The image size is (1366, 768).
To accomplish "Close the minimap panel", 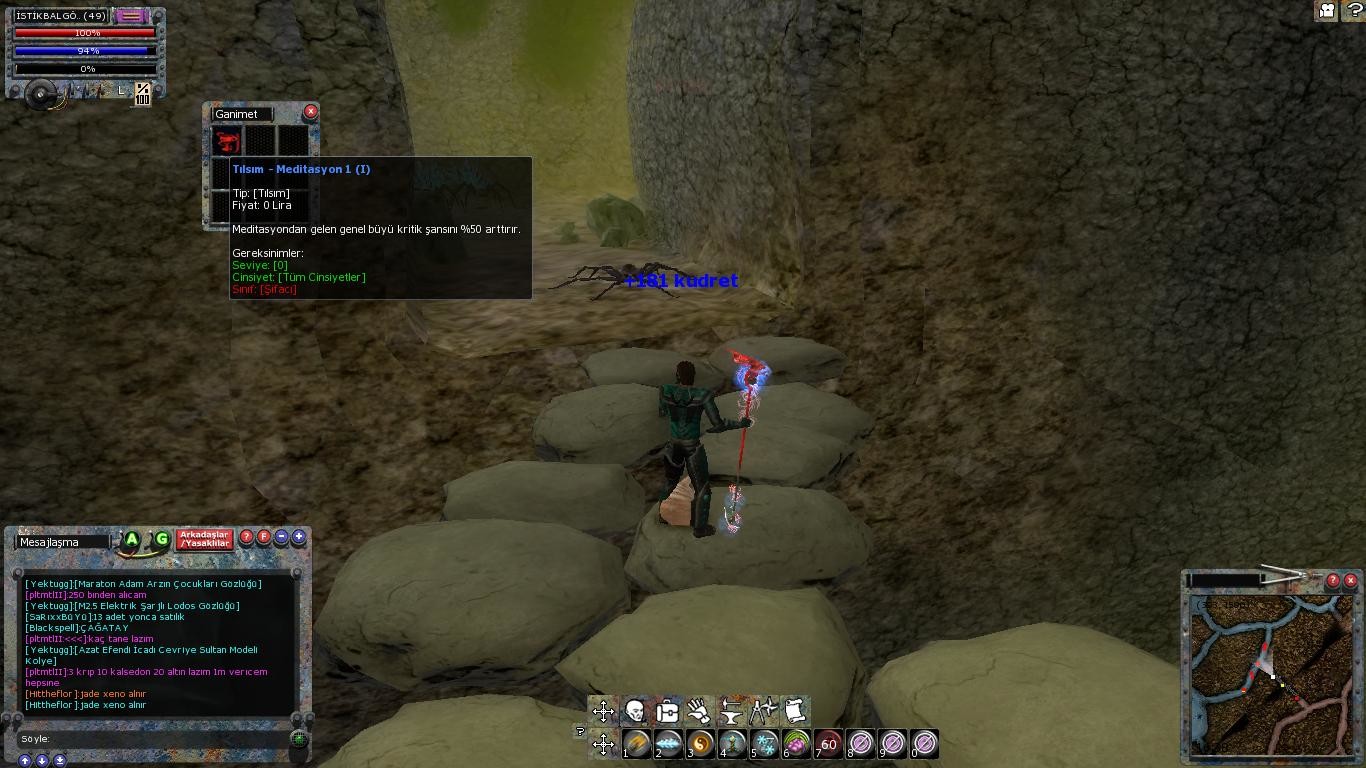I will click(1350, 580).
